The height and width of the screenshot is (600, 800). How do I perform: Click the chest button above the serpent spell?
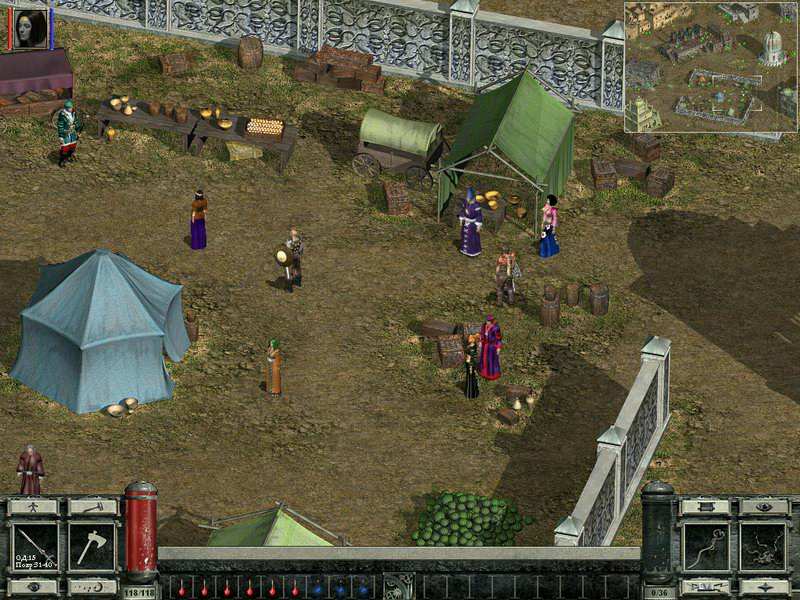click(705, 507)
